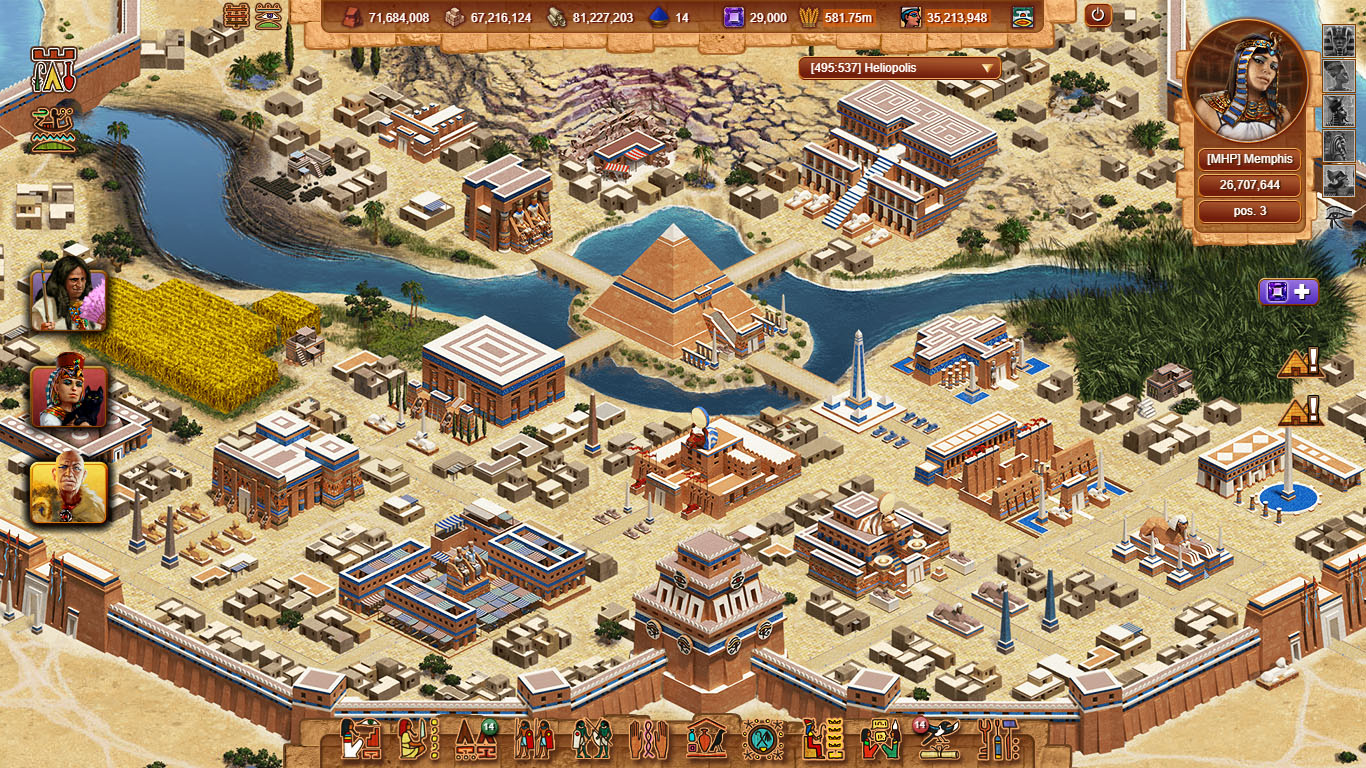
Task: Click the [MHP] Memphis alliance label
Action: [1249, 159]
